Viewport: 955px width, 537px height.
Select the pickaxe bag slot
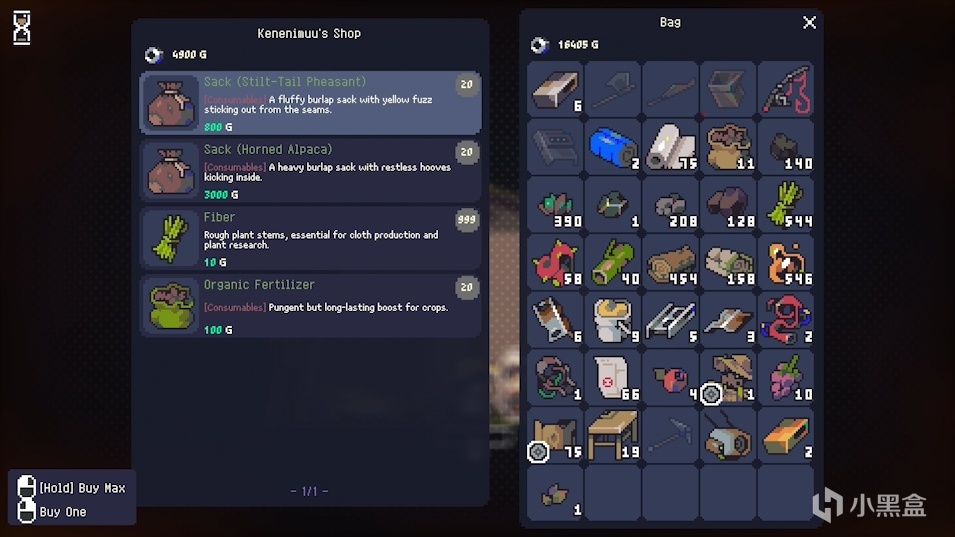pyautogui.click(x=671, y=436)
